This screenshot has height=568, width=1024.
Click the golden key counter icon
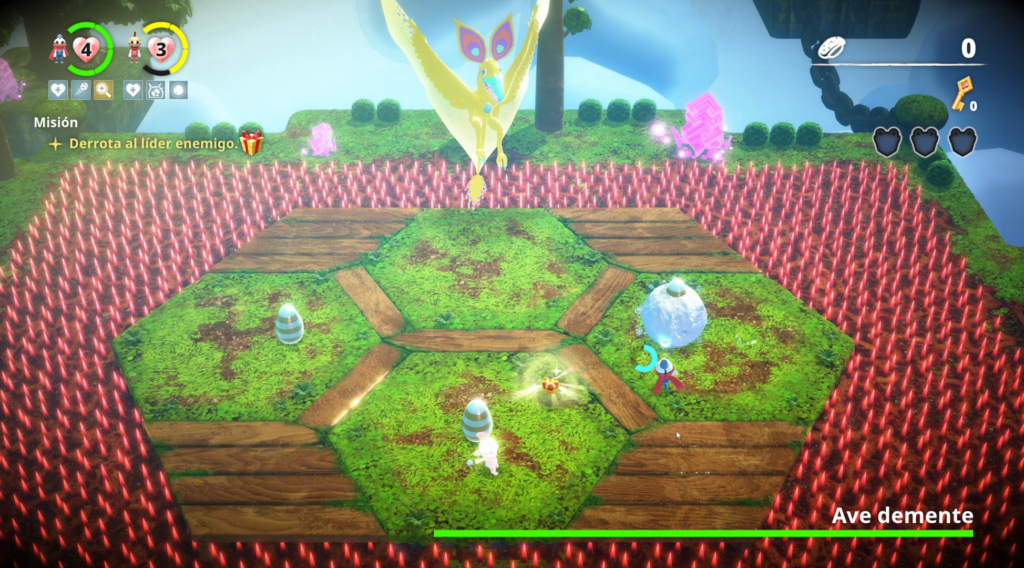[x=964, y=93]
